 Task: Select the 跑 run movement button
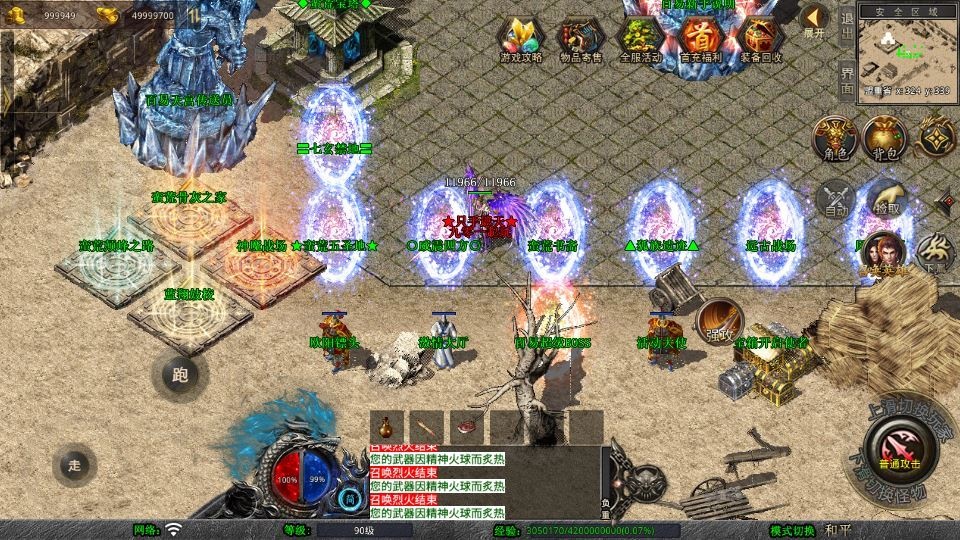point(180,376)
